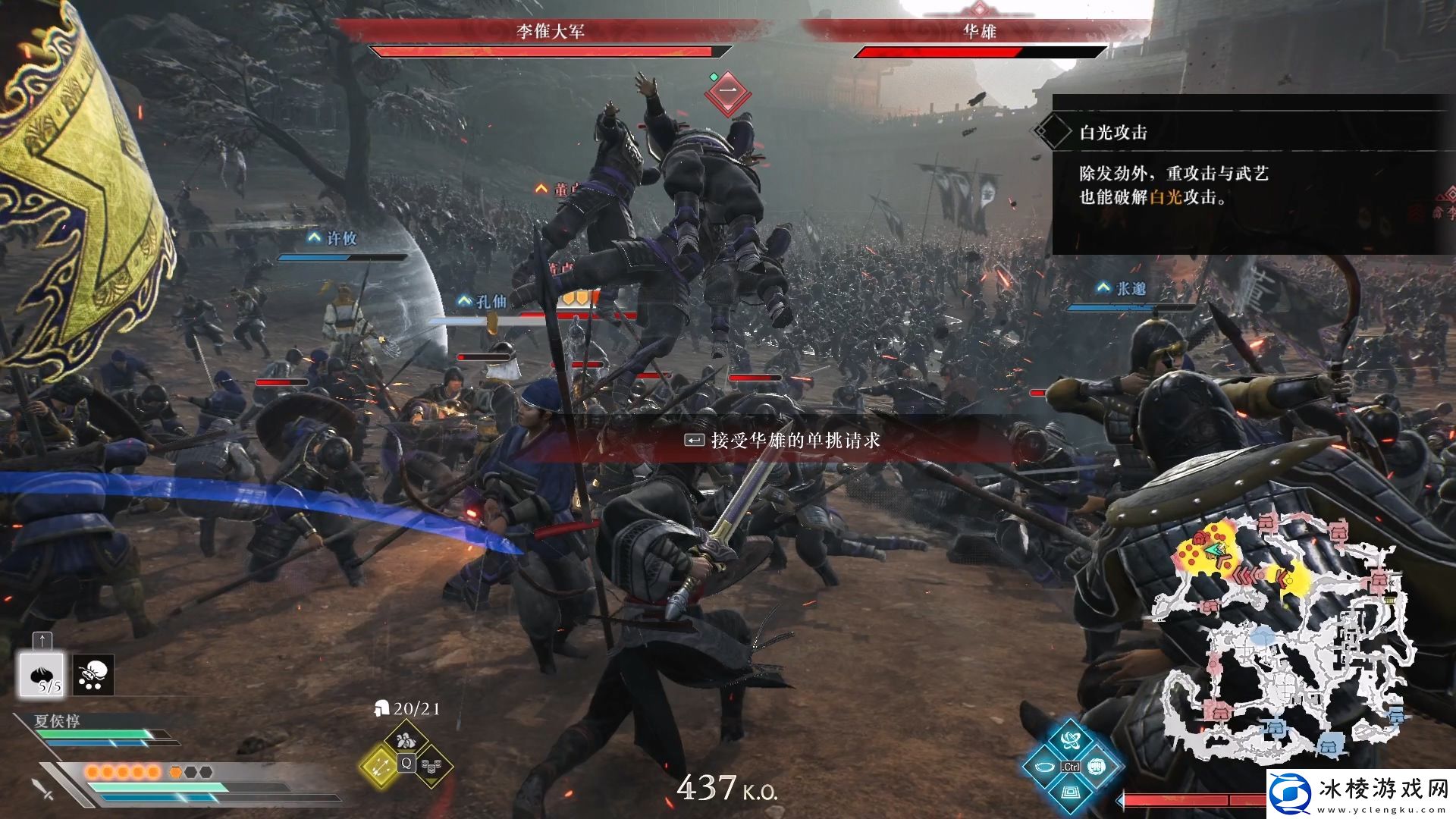Select the item pouch icon slot

[x=94, y=675]
